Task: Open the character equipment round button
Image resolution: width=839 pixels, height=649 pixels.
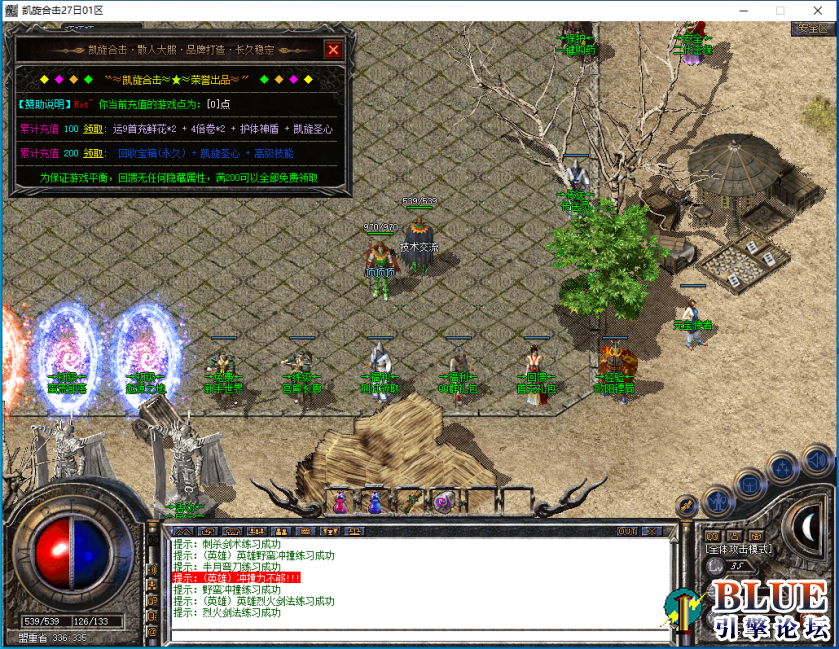Action: [x=717, y=500]
